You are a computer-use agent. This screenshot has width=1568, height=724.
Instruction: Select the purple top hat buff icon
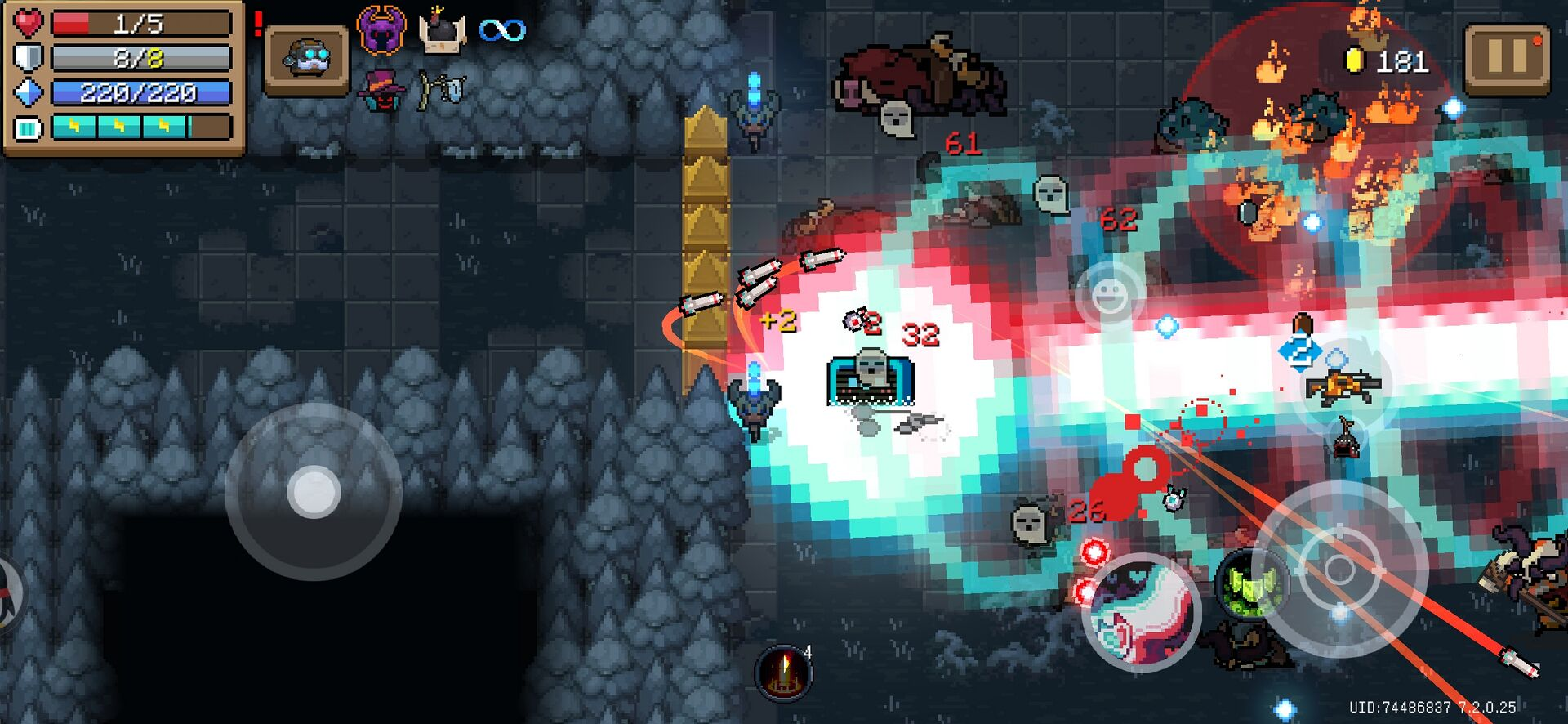(x=381, y=88)
